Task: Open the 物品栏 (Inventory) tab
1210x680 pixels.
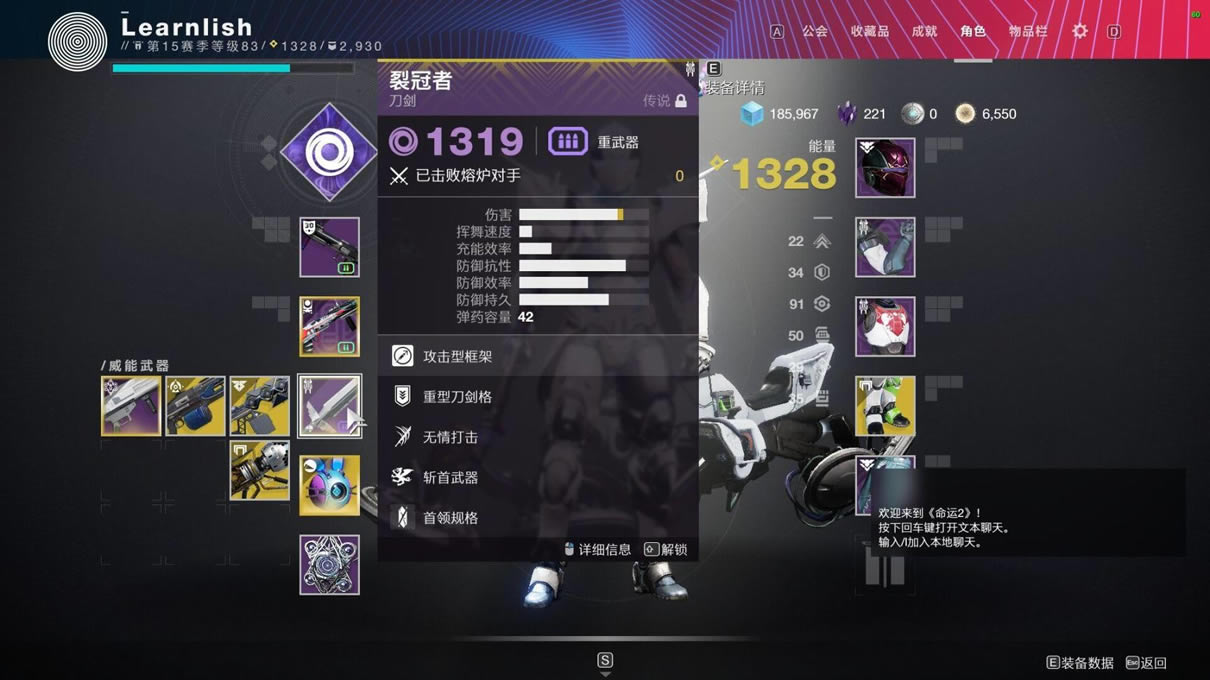Action: tap(1028, 31)
